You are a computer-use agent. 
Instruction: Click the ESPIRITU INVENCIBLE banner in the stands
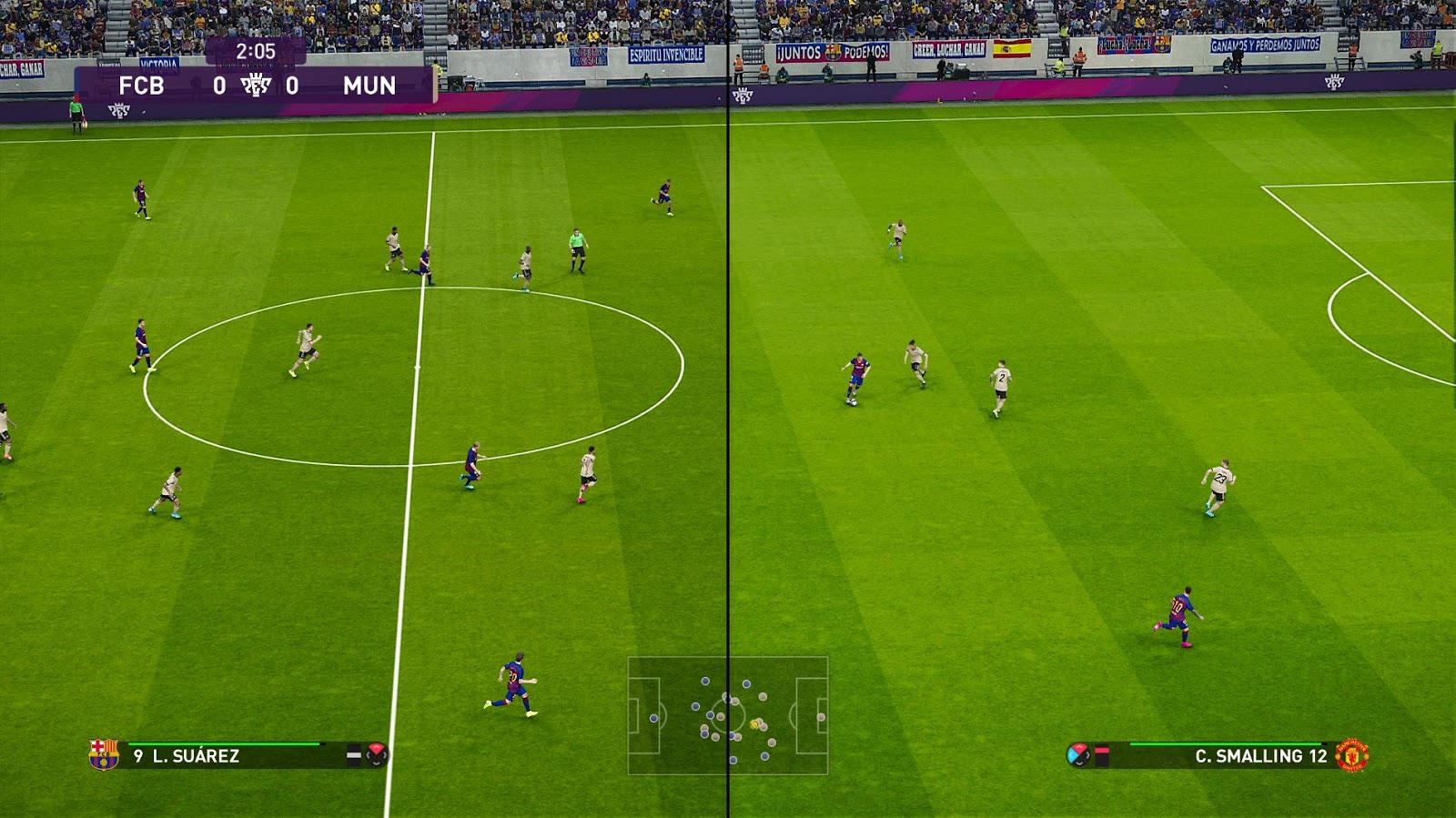point(669,53)
